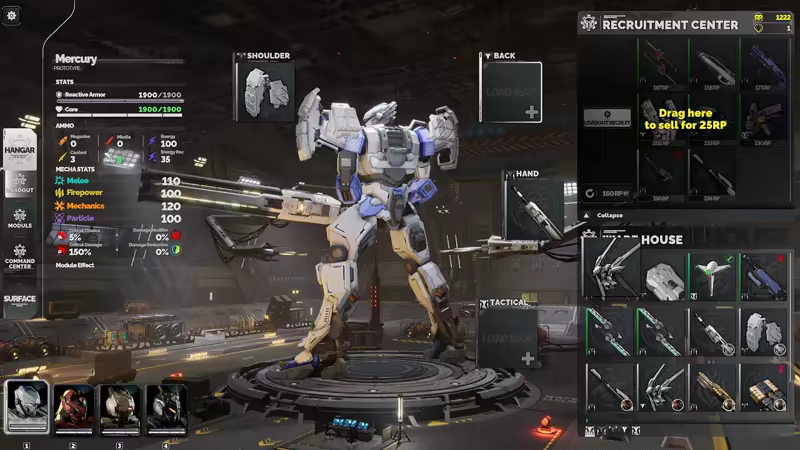This screenshot has width=800, height=450.
Task: Pick the gold cannon in Warehouse
Action: point(713,386)
